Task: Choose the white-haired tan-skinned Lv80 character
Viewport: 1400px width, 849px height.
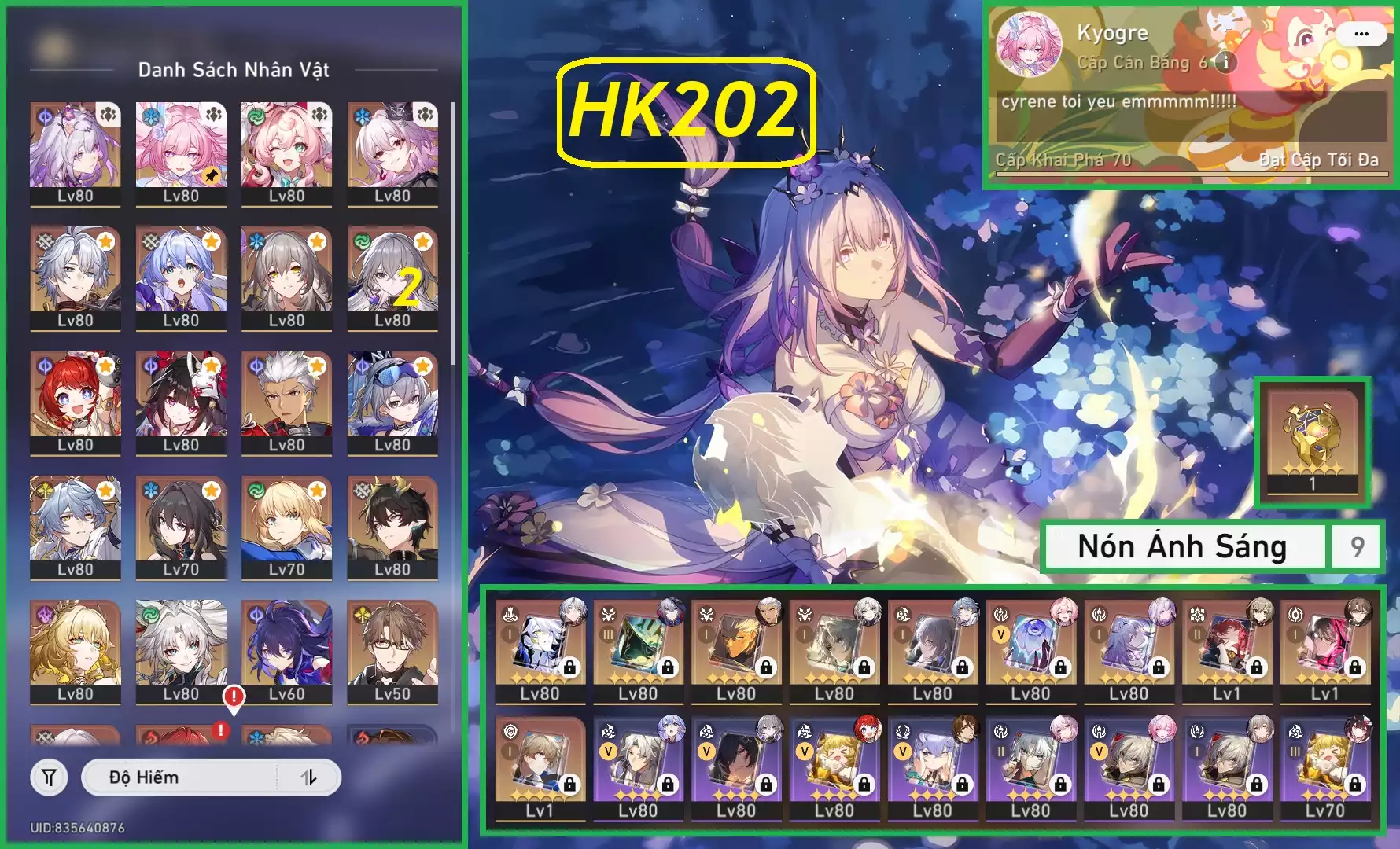Action: [286, 402]
